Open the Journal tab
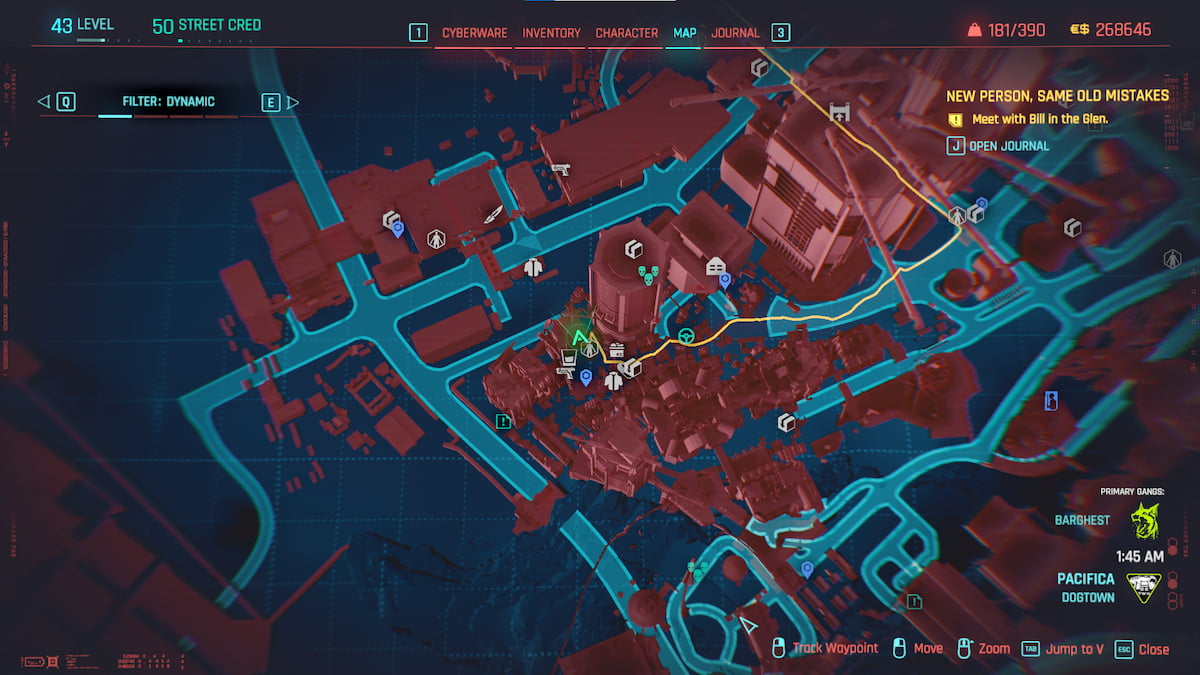 (735, 33)
